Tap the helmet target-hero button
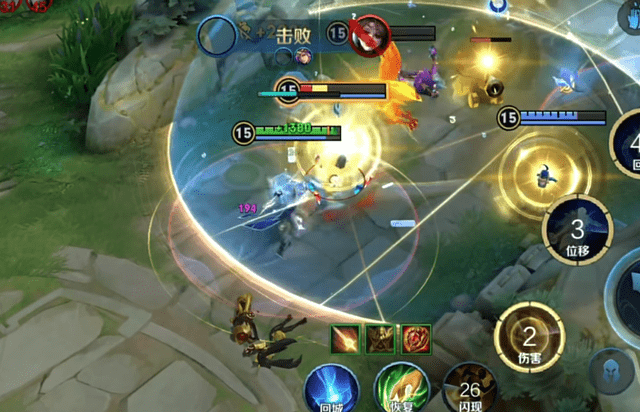 (x=610, y=370)
